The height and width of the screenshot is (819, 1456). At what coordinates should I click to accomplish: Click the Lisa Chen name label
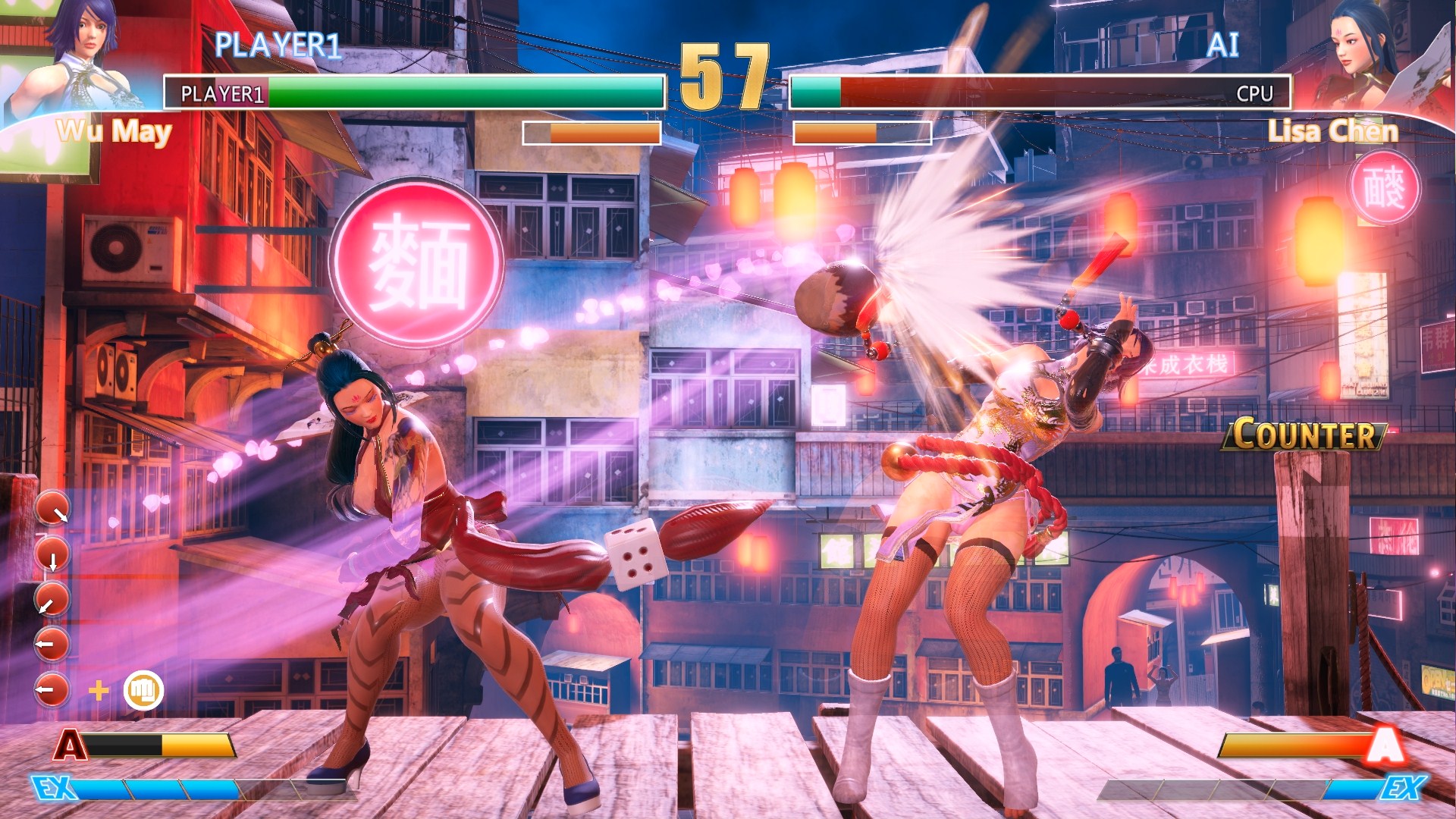click(1334, 130)
